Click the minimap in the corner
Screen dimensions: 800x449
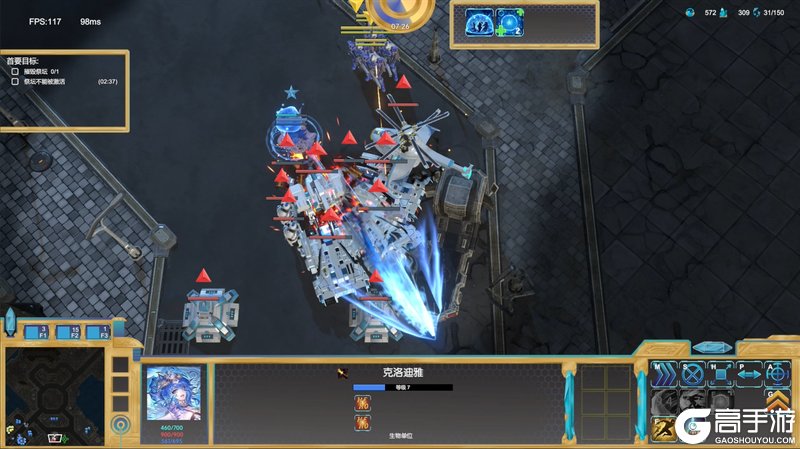pos(55,394)
